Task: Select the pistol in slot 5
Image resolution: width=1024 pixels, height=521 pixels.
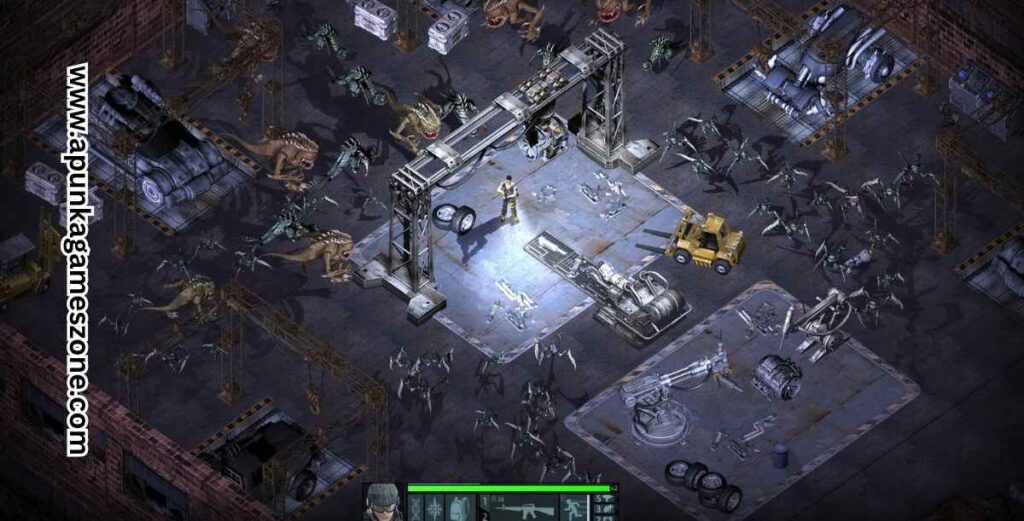Action: click(606, 498)
